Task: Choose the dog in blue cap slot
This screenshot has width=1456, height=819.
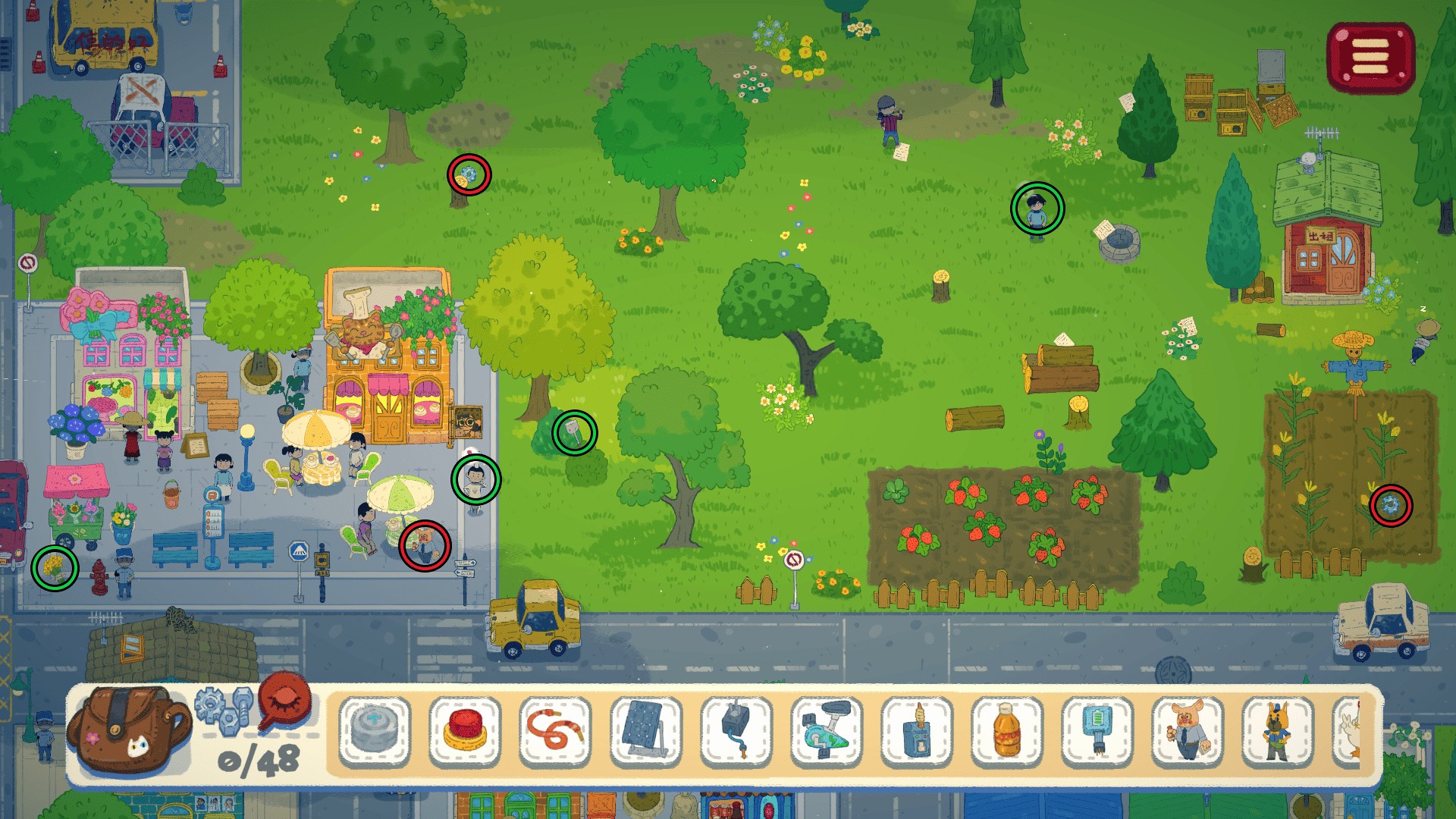Action: point(1277,730)
